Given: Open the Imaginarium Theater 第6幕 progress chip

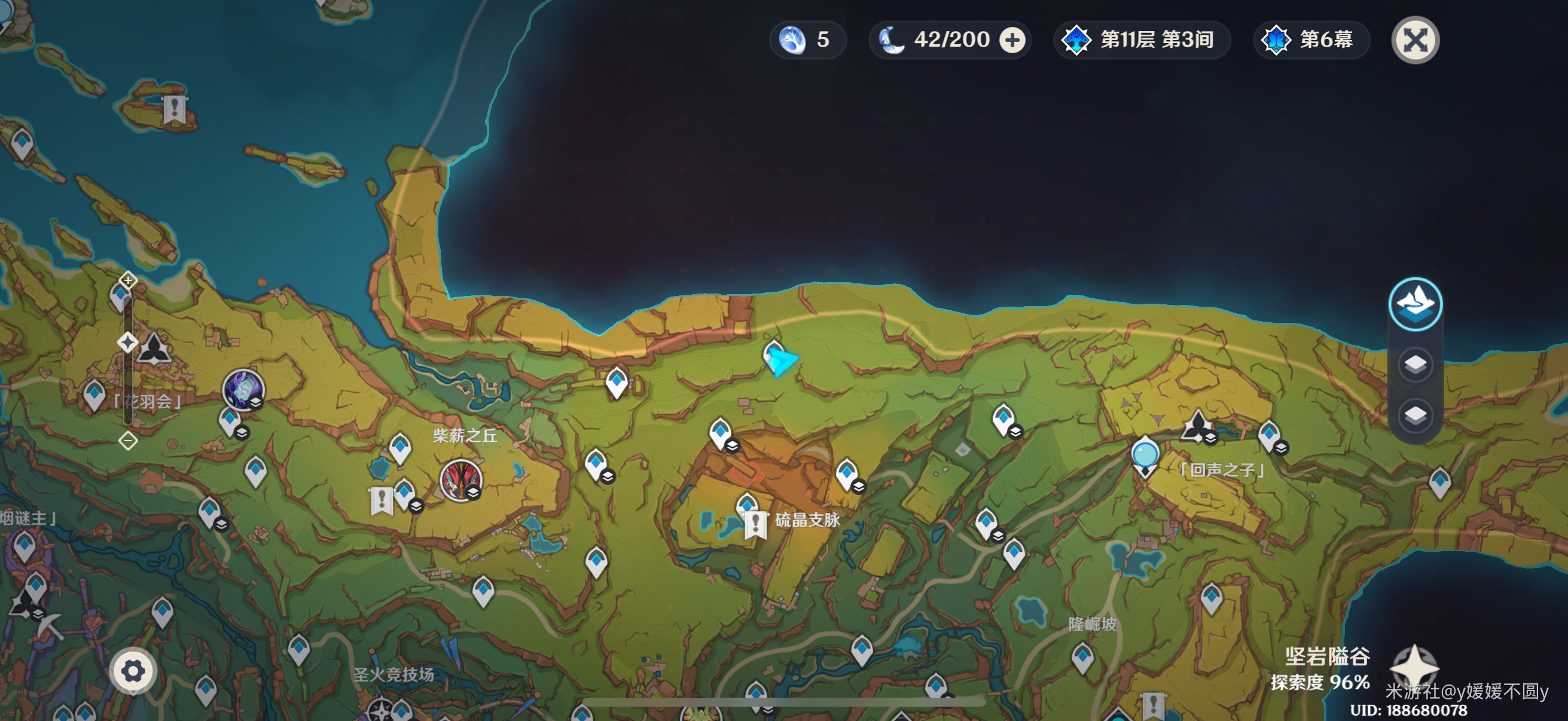Looking at the screenshot, I should [1310, 40].
